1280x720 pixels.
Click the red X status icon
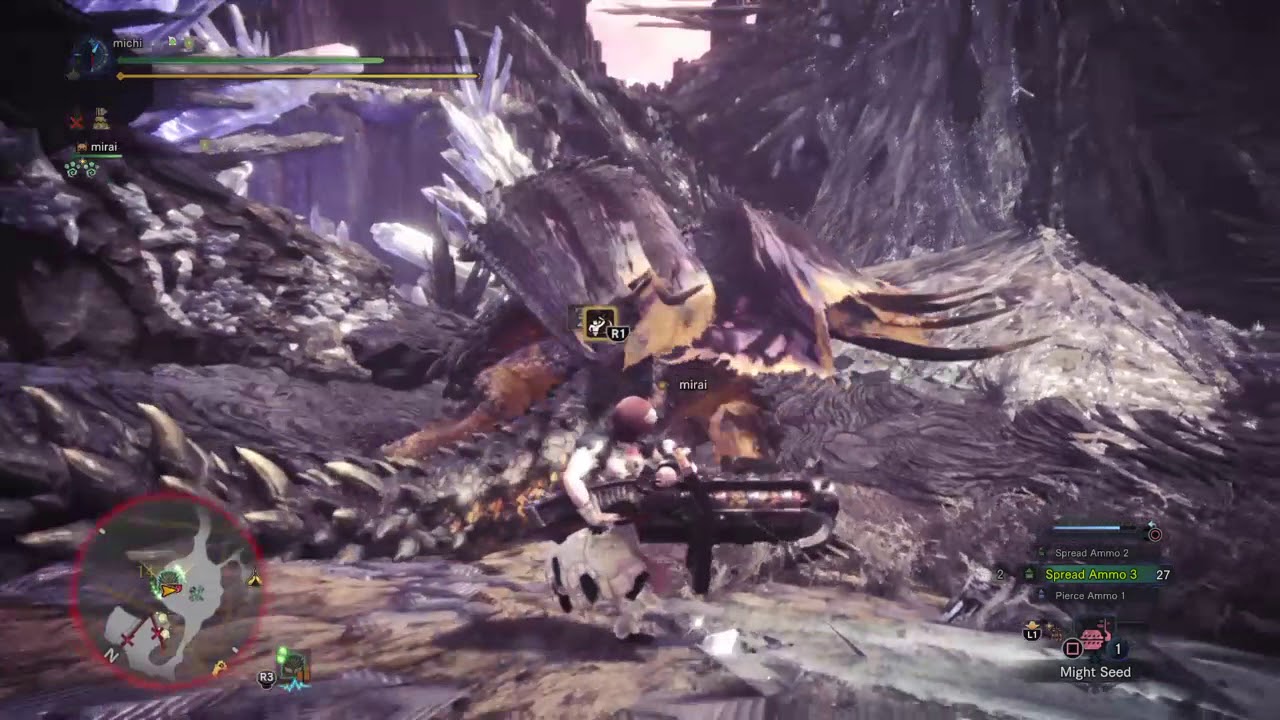pyautogui.click(x=76, y=122)
